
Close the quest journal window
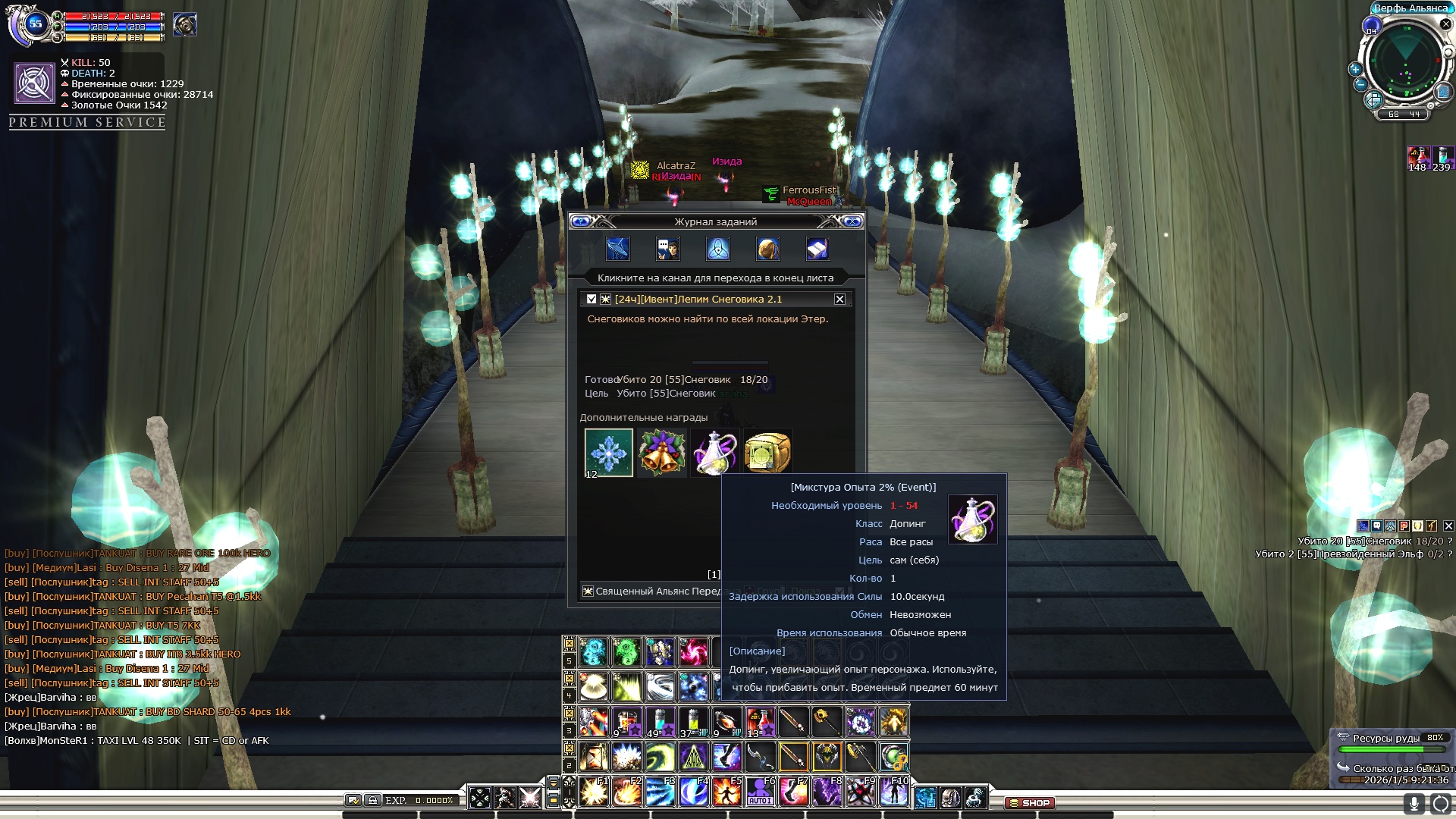[852, 221]
